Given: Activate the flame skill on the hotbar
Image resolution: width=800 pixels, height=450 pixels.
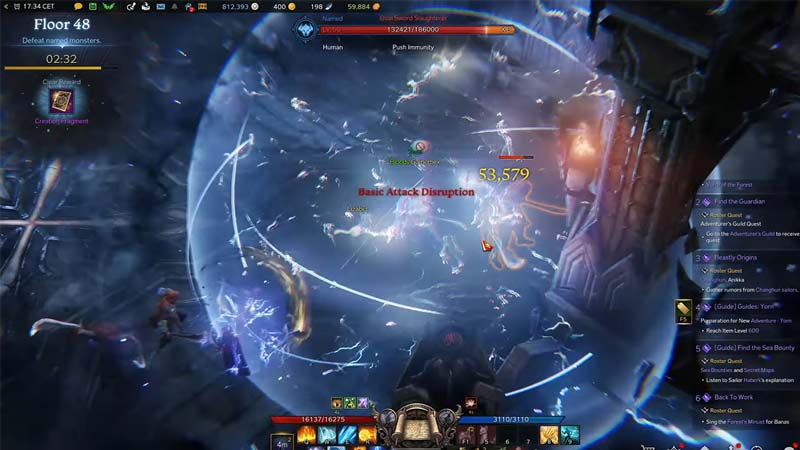Looking at the screenshot, I should click(x=306, y=435).
